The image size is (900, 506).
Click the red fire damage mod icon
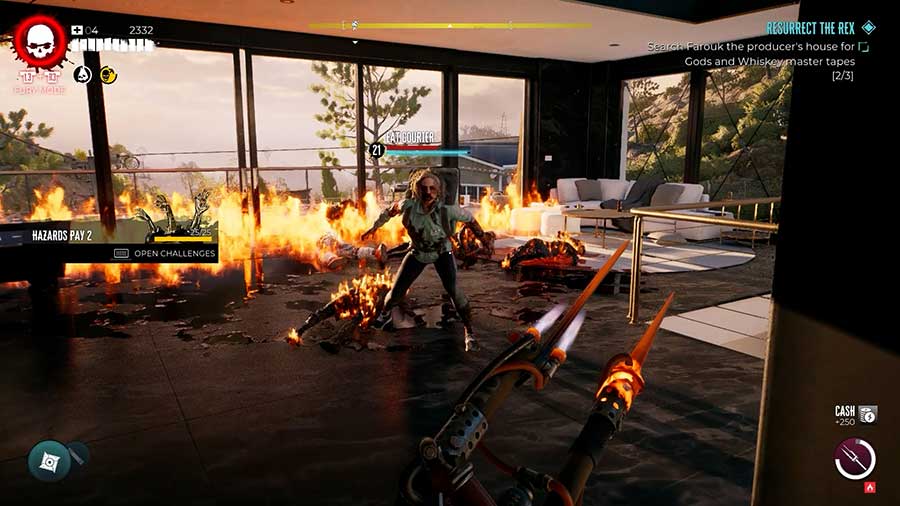[869, 487]
